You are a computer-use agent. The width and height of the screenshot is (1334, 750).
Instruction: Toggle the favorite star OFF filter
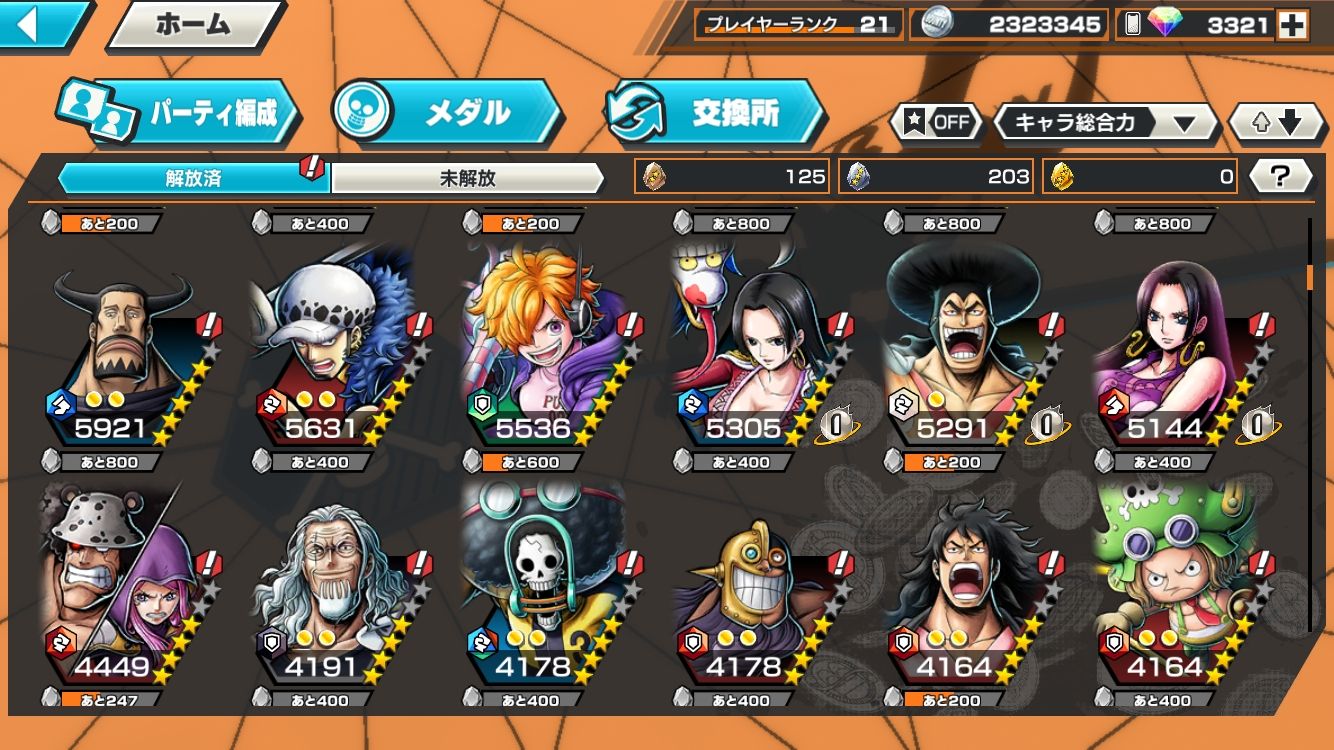pyautogui.click(x=938, y=123)
